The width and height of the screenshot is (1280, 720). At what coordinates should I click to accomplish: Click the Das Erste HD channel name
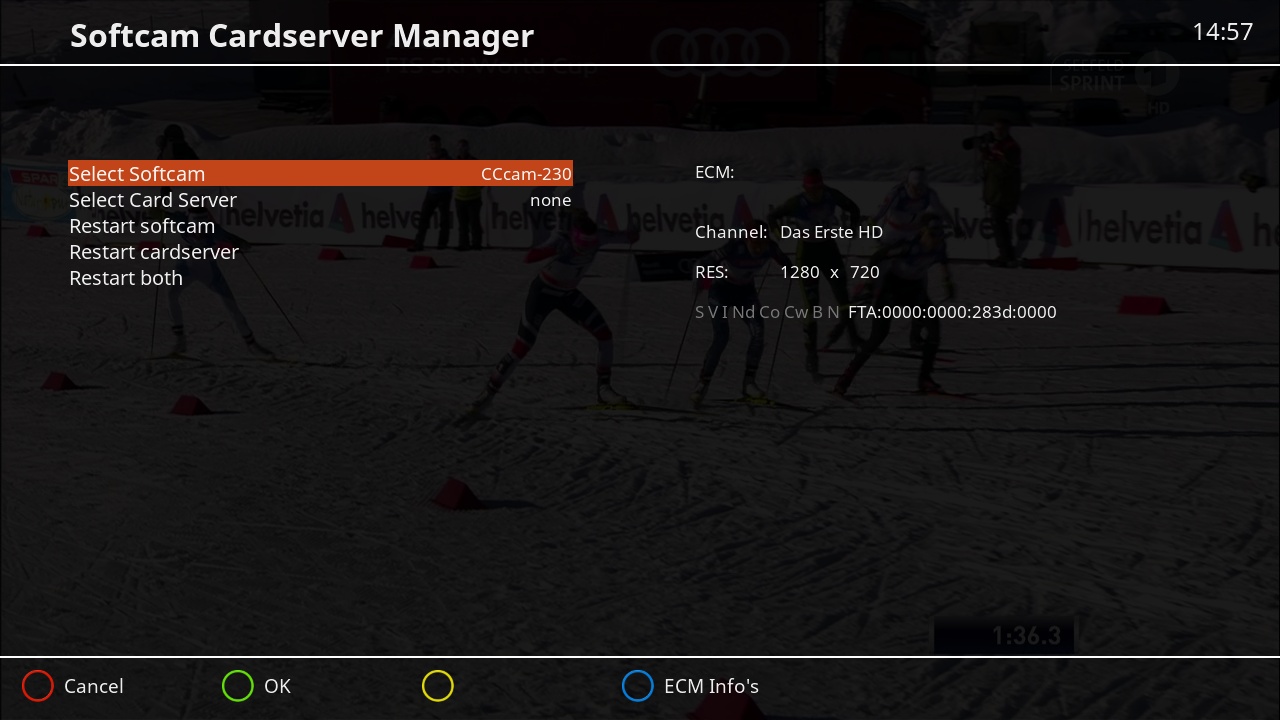831,232
